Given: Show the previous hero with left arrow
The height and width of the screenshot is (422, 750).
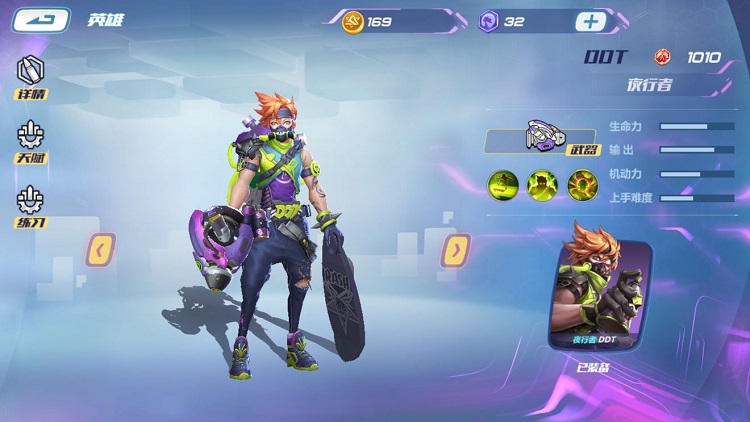Looking at the screenshot, I should [102, 249].
